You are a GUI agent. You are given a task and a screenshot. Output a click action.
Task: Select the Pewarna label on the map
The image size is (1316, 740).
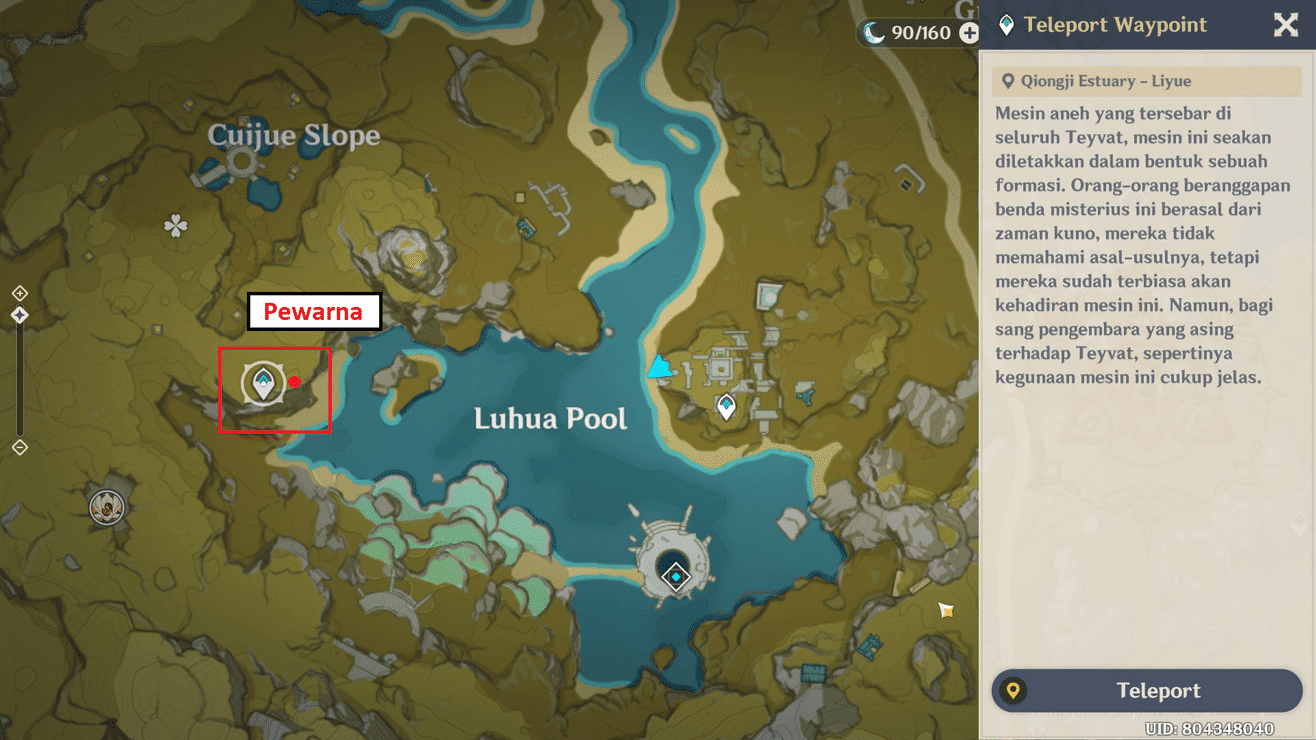[x=314, y=311]
